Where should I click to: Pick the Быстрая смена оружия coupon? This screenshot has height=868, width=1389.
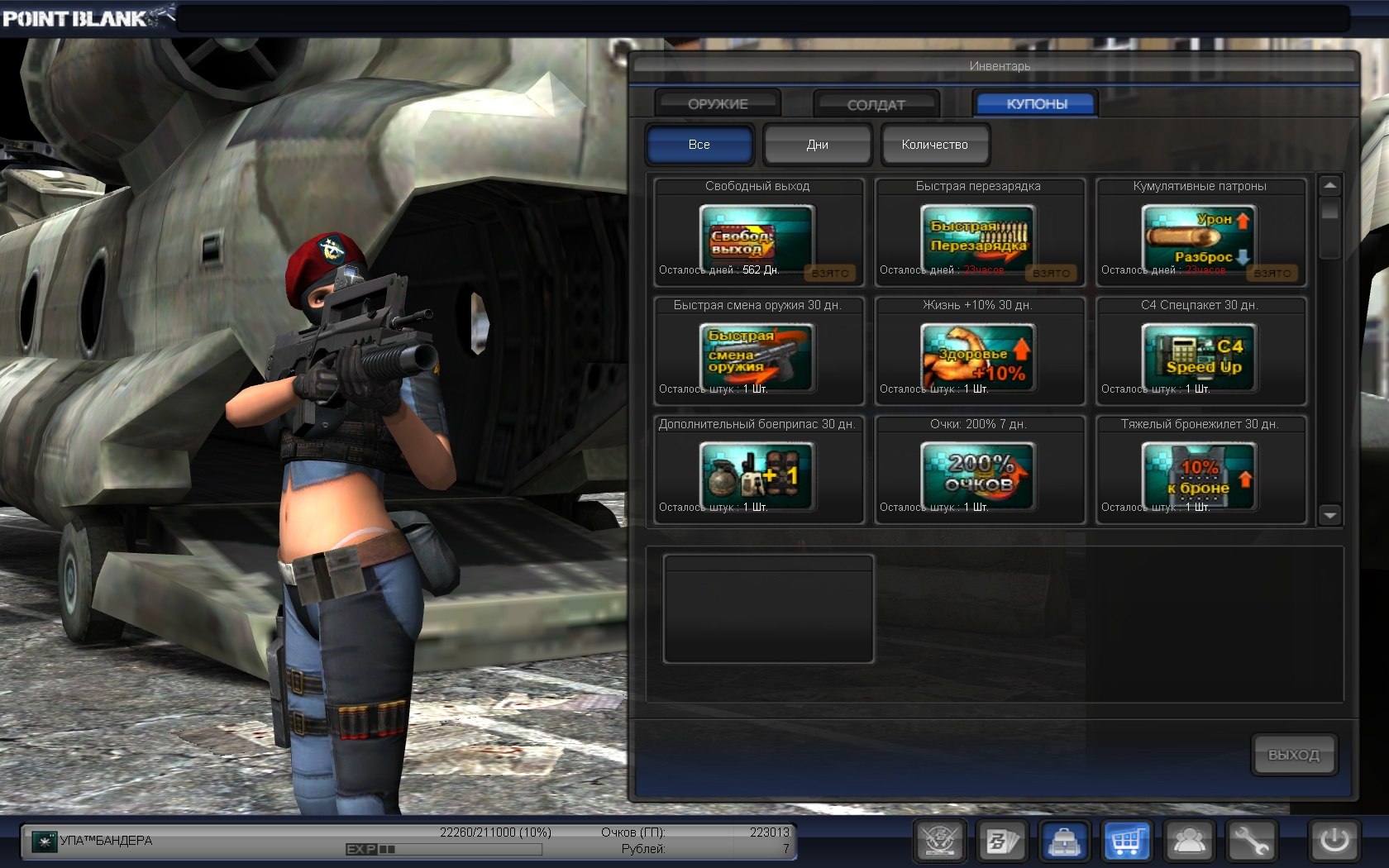pos(757,357)
